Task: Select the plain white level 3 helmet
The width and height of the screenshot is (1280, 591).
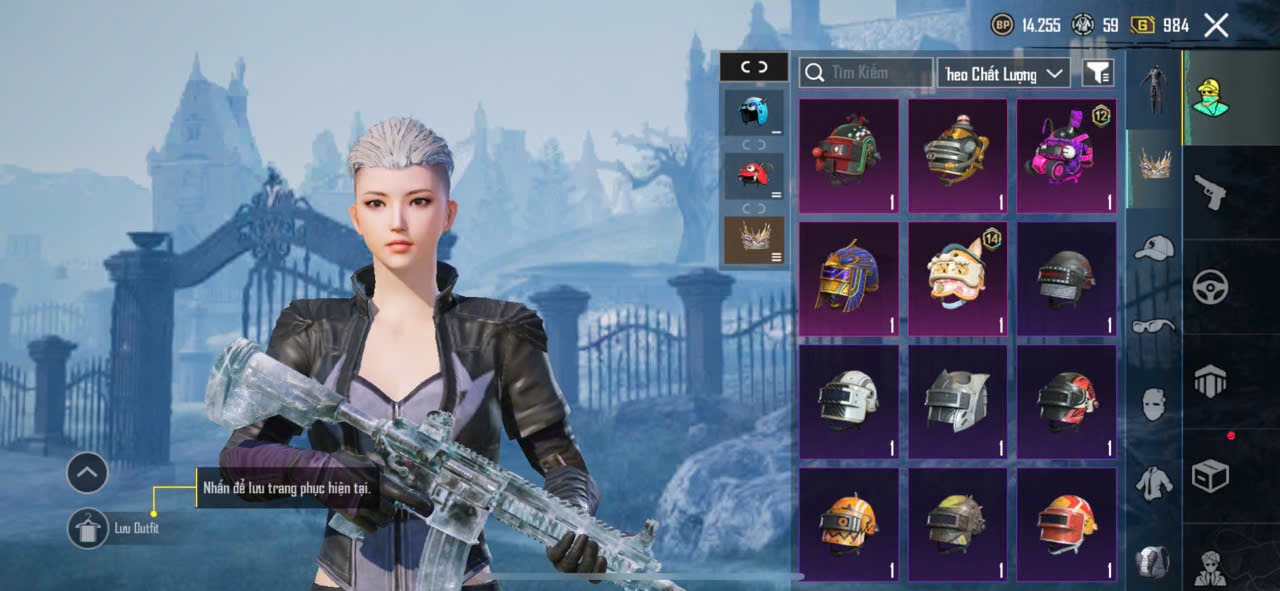Action: pyautogui.click(x=848, y=402)
